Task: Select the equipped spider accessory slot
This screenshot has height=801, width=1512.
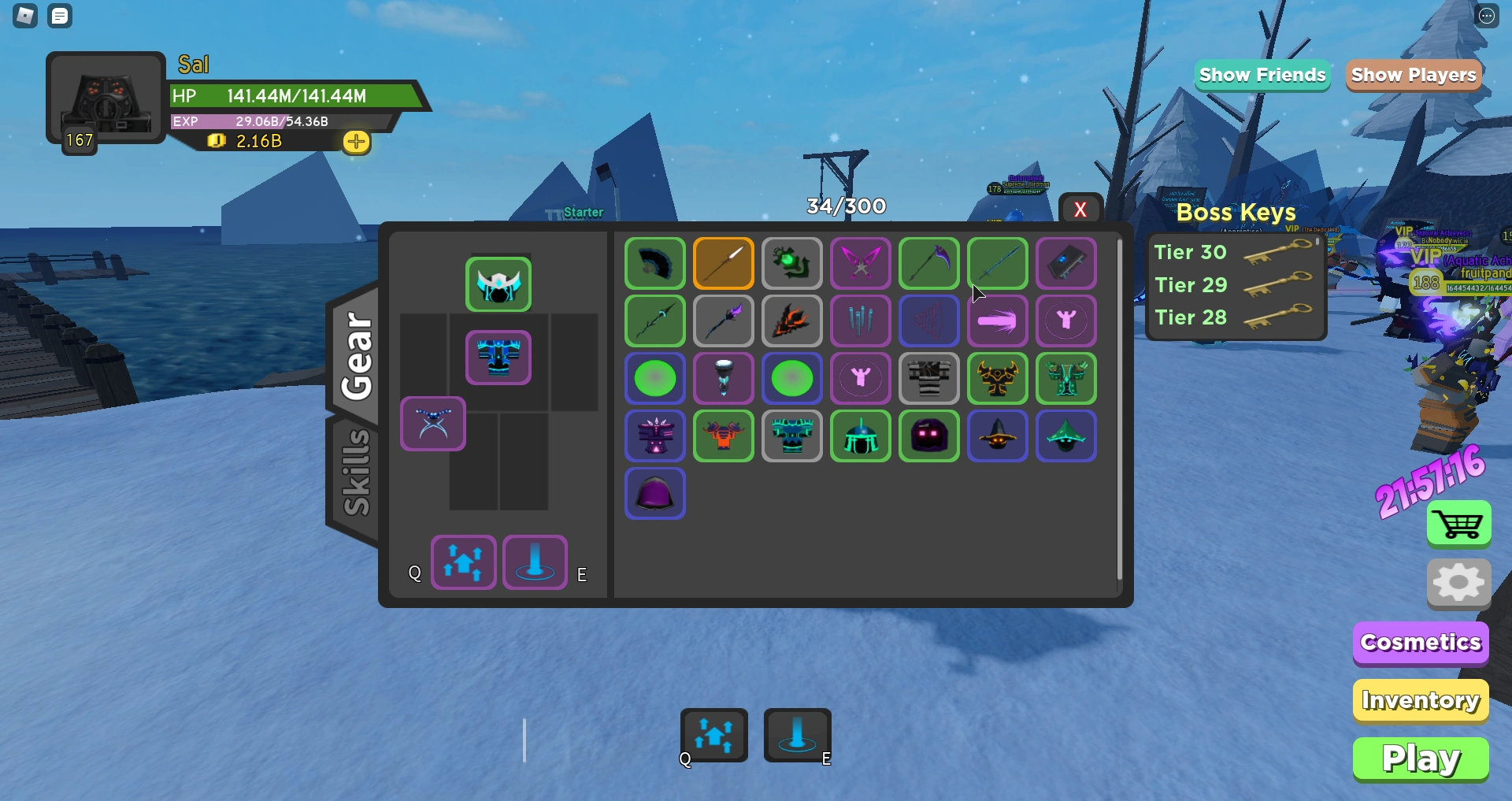Action: 433,424
